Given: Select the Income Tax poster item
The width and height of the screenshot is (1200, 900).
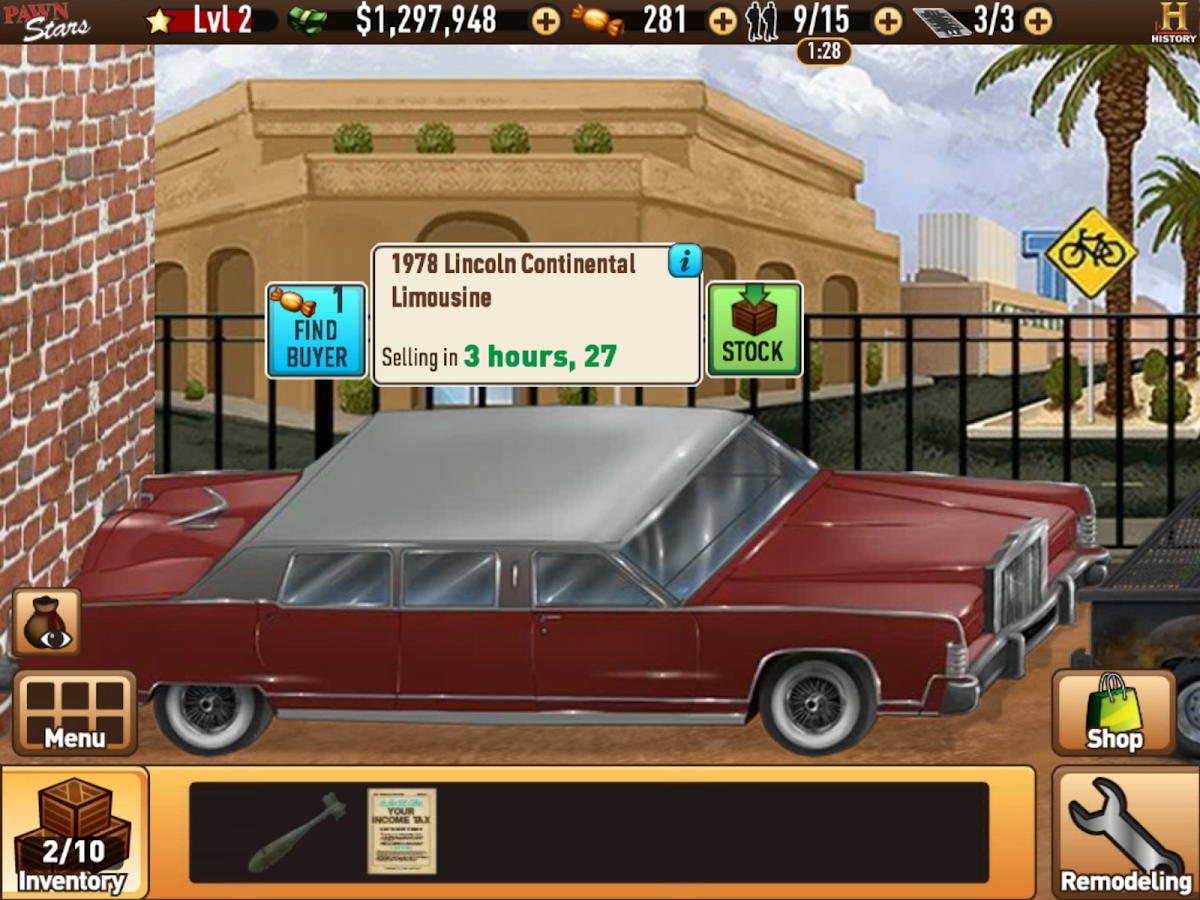Looking at the screenshot, I should tap(402, 832).
